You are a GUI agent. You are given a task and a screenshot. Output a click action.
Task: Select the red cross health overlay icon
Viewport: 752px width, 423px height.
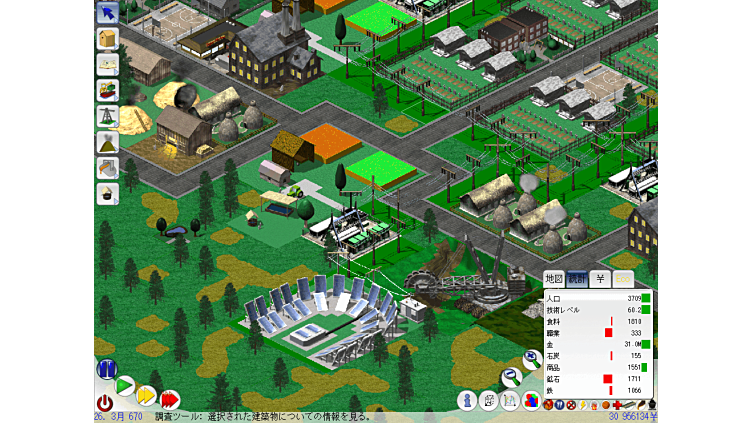pos(618,405)
